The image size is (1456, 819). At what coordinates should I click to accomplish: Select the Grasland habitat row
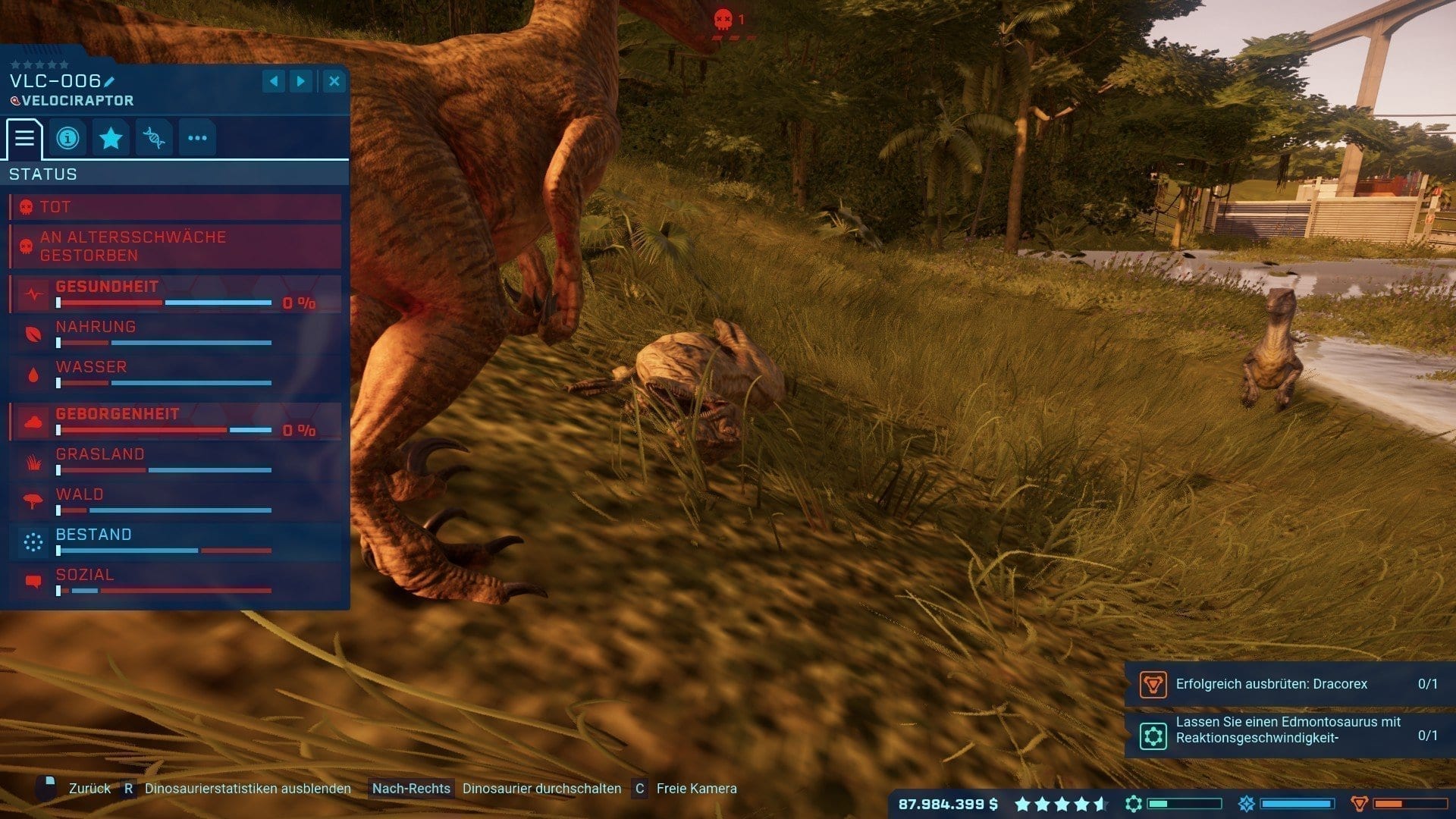pos(174,461)
